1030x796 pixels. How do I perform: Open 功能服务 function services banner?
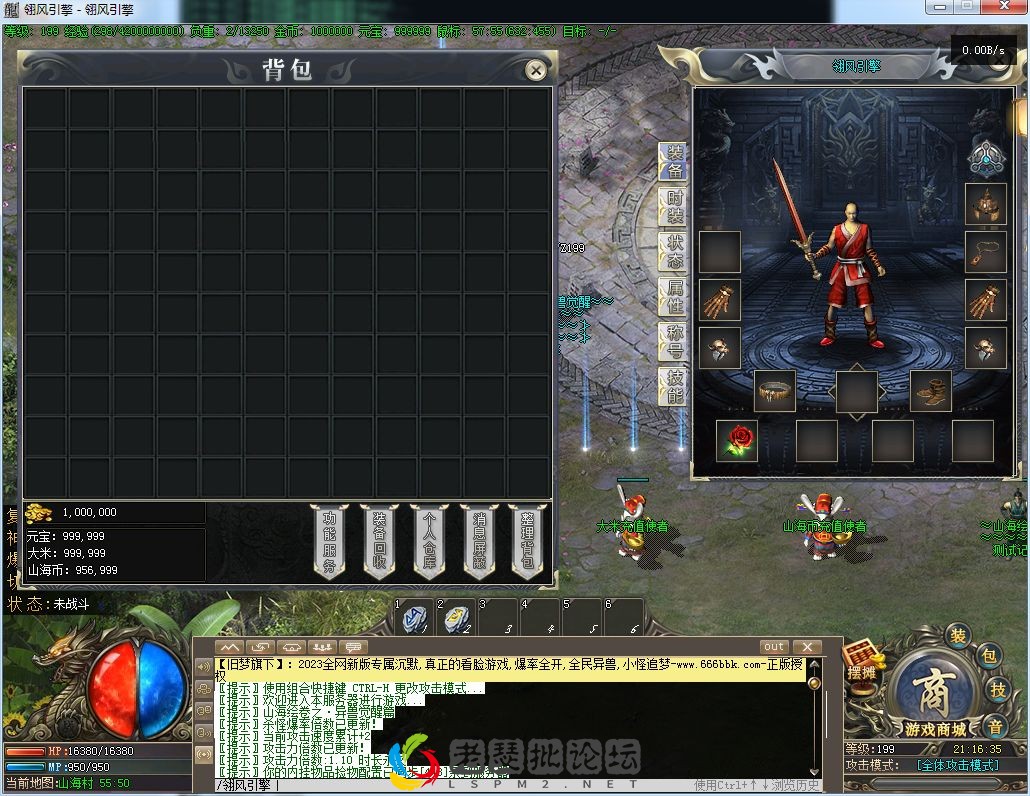tap(330, 540)
